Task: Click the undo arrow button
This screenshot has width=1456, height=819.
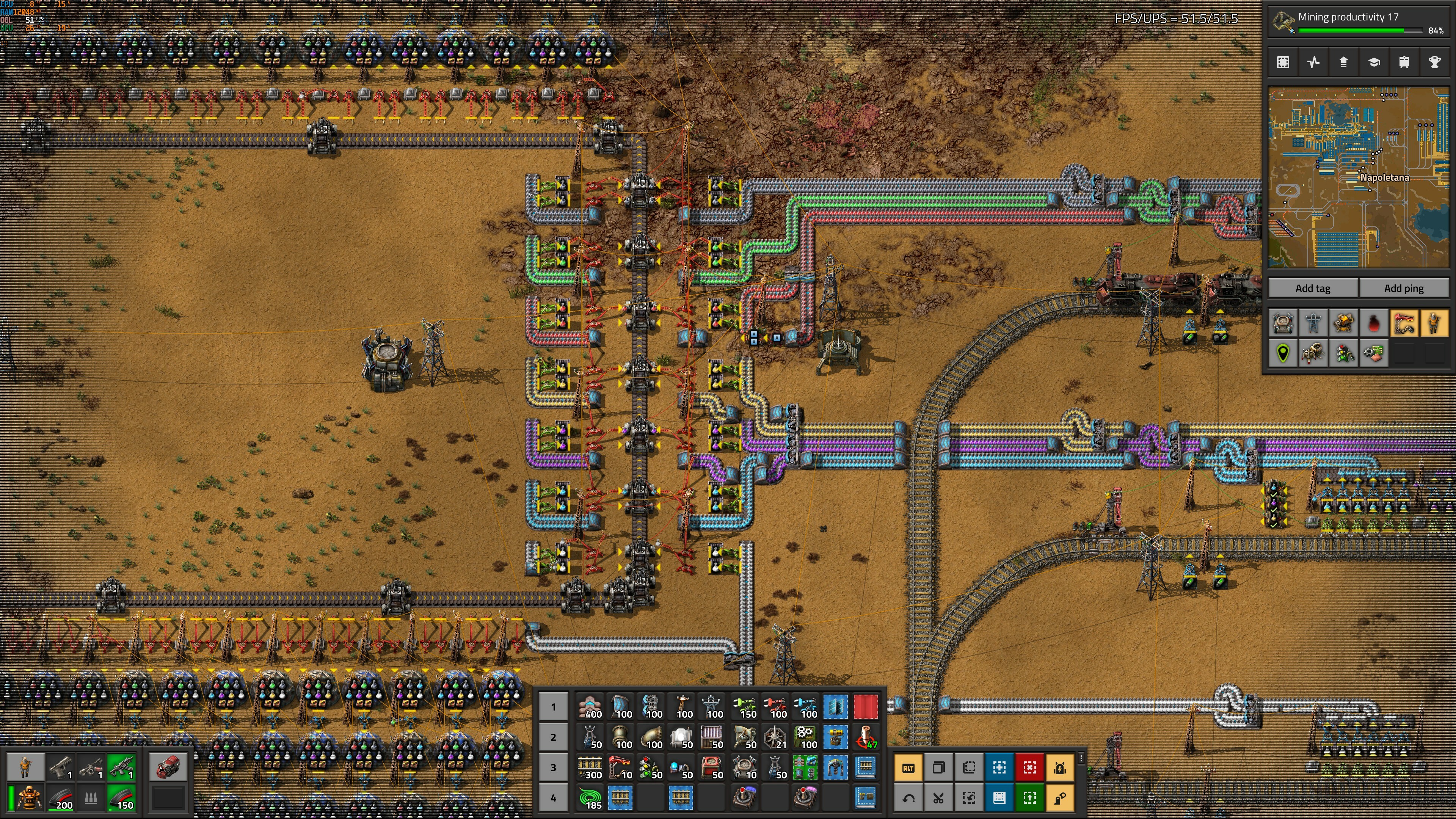Action: coord(908,798)
